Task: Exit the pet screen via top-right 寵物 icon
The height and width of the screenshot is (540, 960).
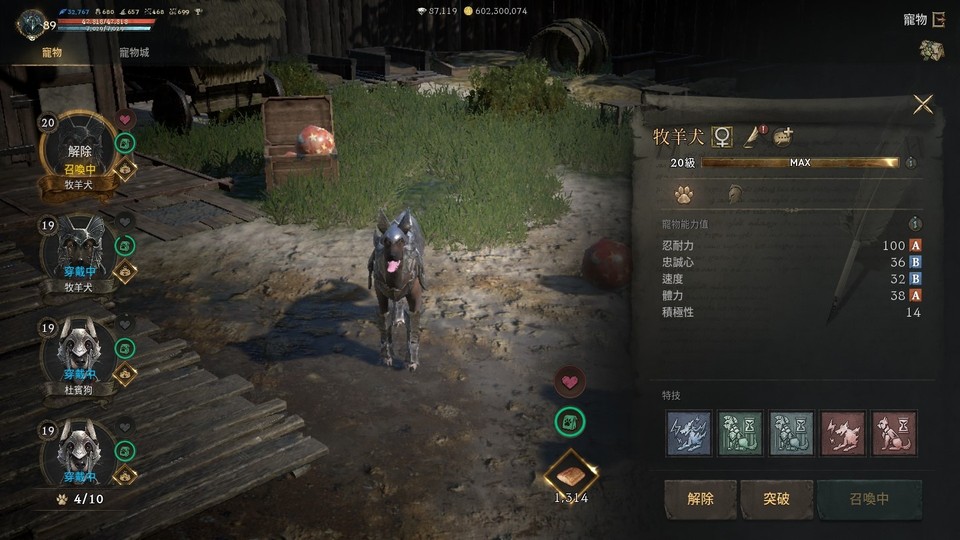Action: 938,19
